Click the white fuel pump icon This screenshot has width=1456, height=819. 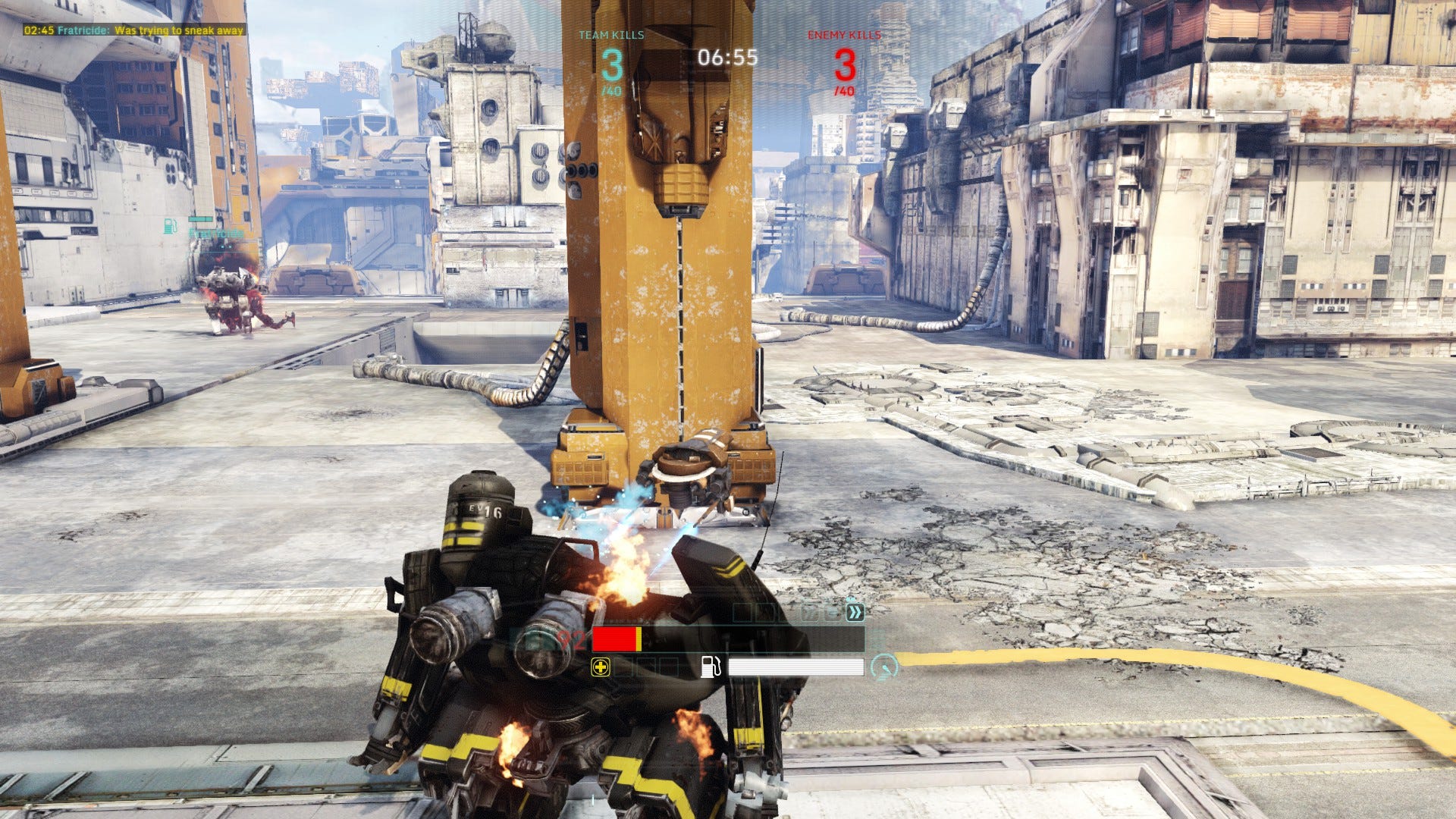pos(711,667)
